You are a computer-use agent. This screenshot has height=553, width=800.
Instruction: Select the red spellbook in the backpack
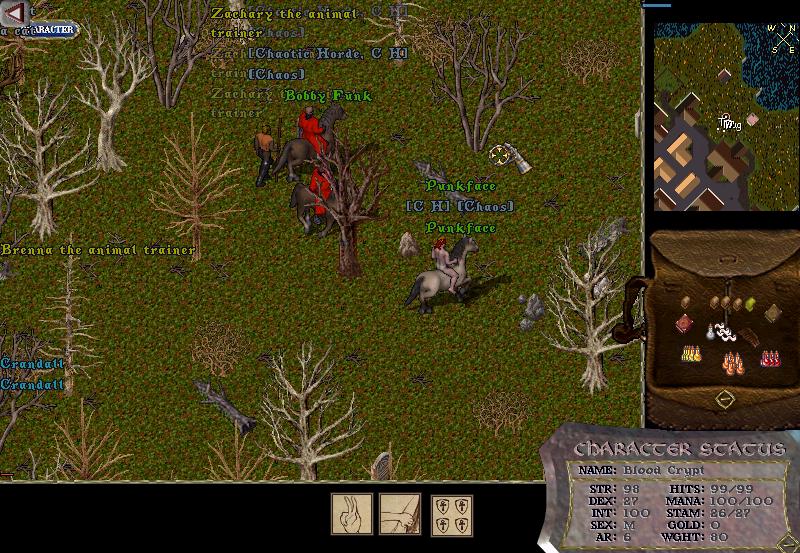point(683,322)
